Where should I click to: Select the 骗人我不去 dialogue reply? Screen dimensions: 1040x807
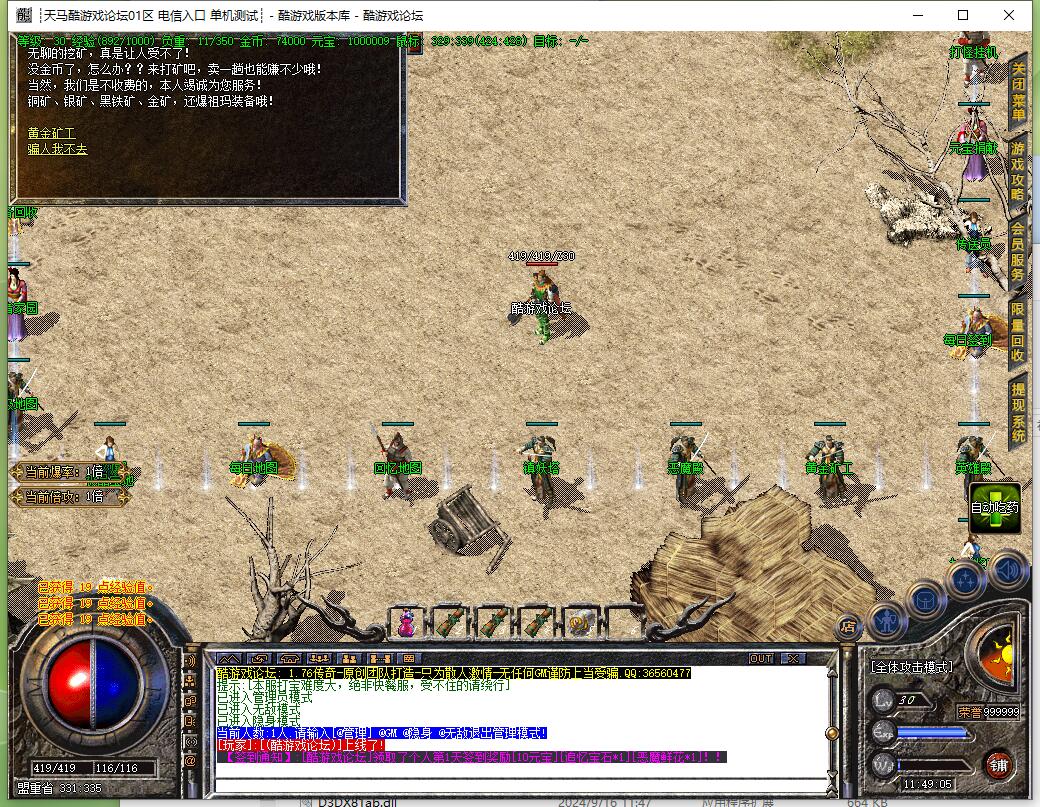point(57,149)
